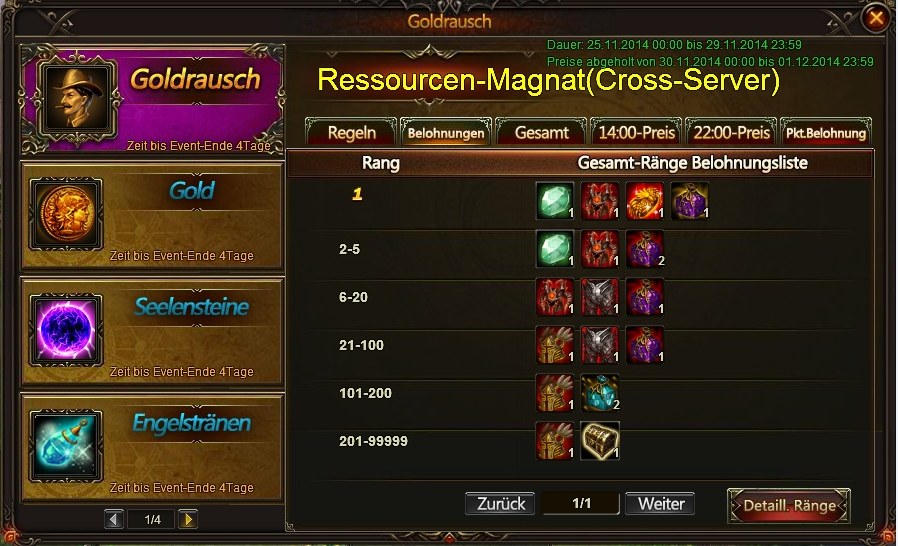Switch to the Pkt.Belohnung tab
The image size is (898, 546).
pos(825,132)
